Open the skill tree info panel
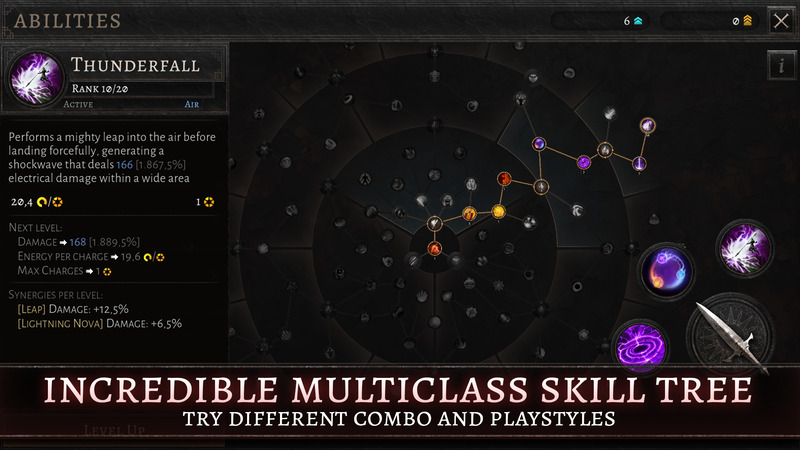 780,66
